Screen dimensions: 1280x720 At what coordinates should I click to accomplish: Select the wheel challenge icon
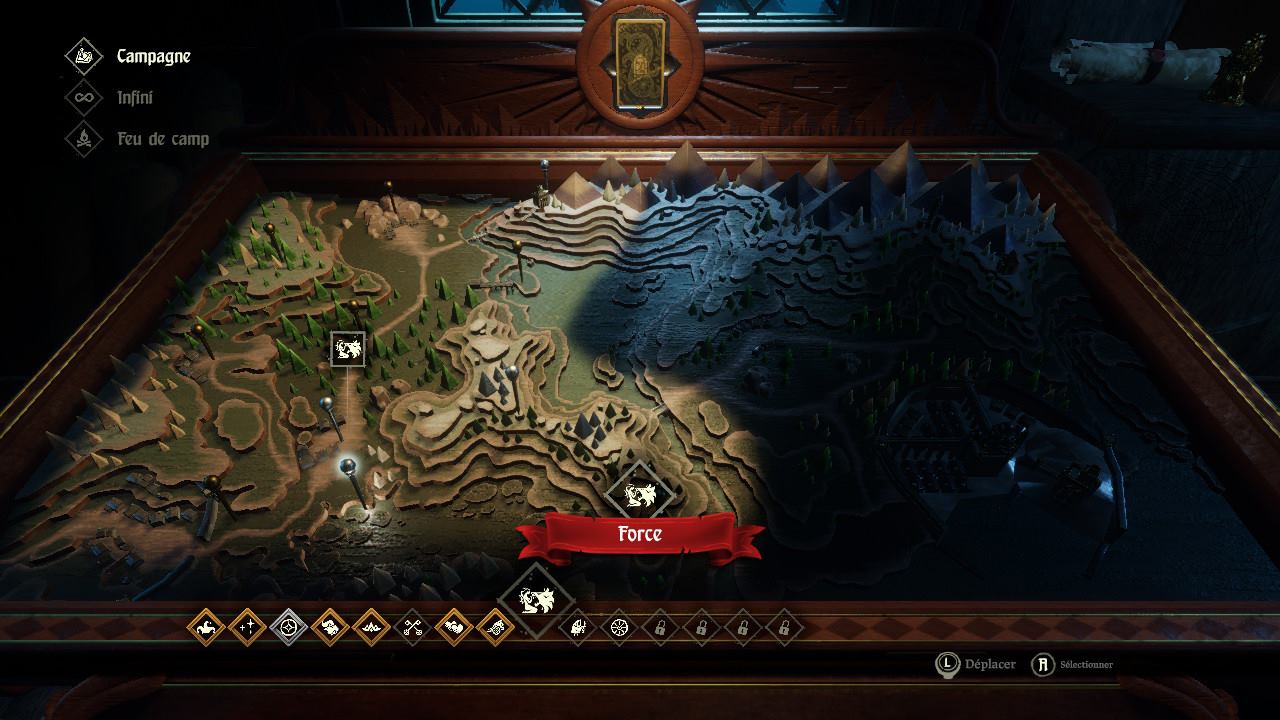(x=619, y=628)
